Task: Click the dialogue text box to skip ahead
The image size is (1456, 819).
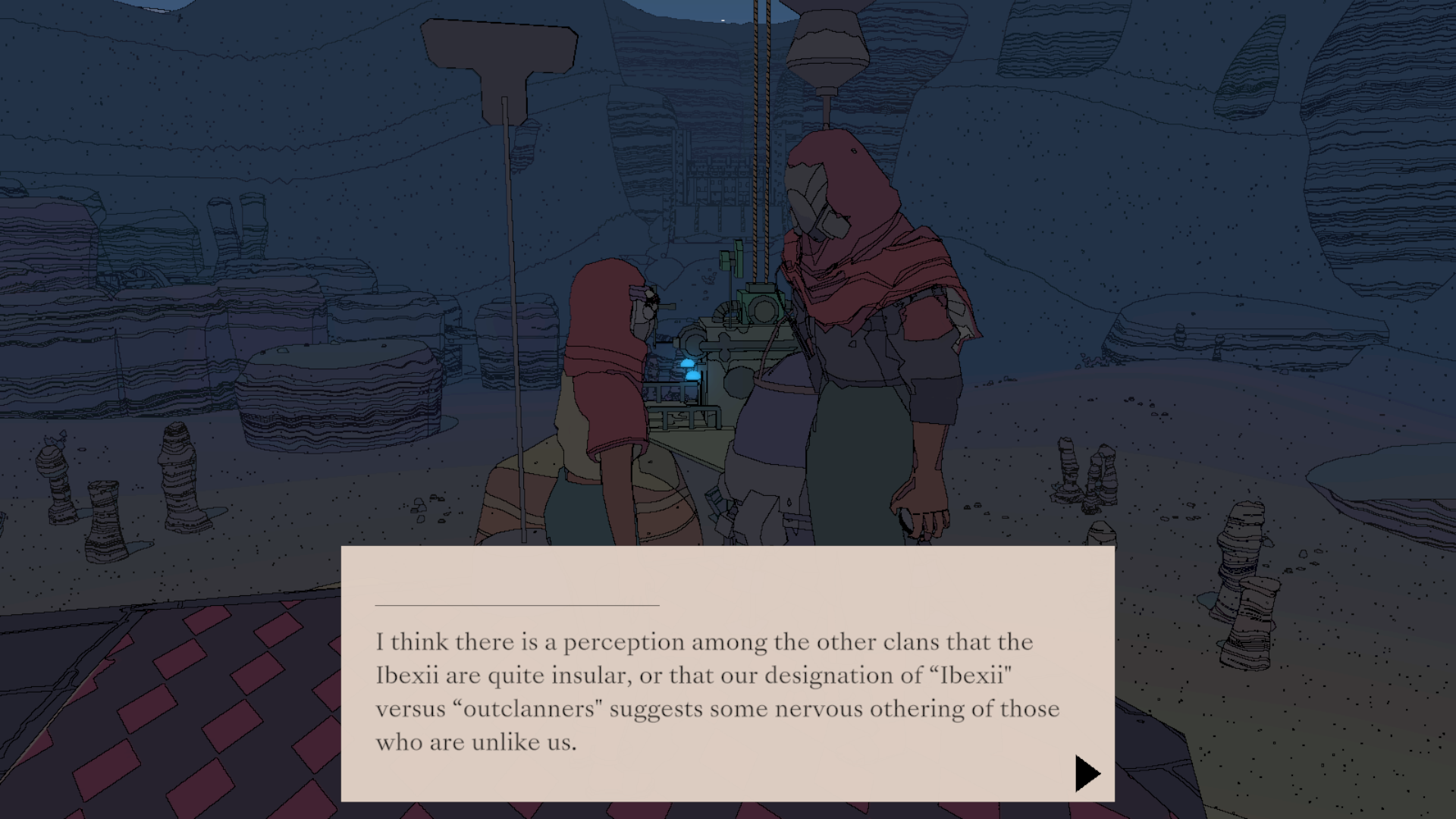Action: tap(720, 675)
